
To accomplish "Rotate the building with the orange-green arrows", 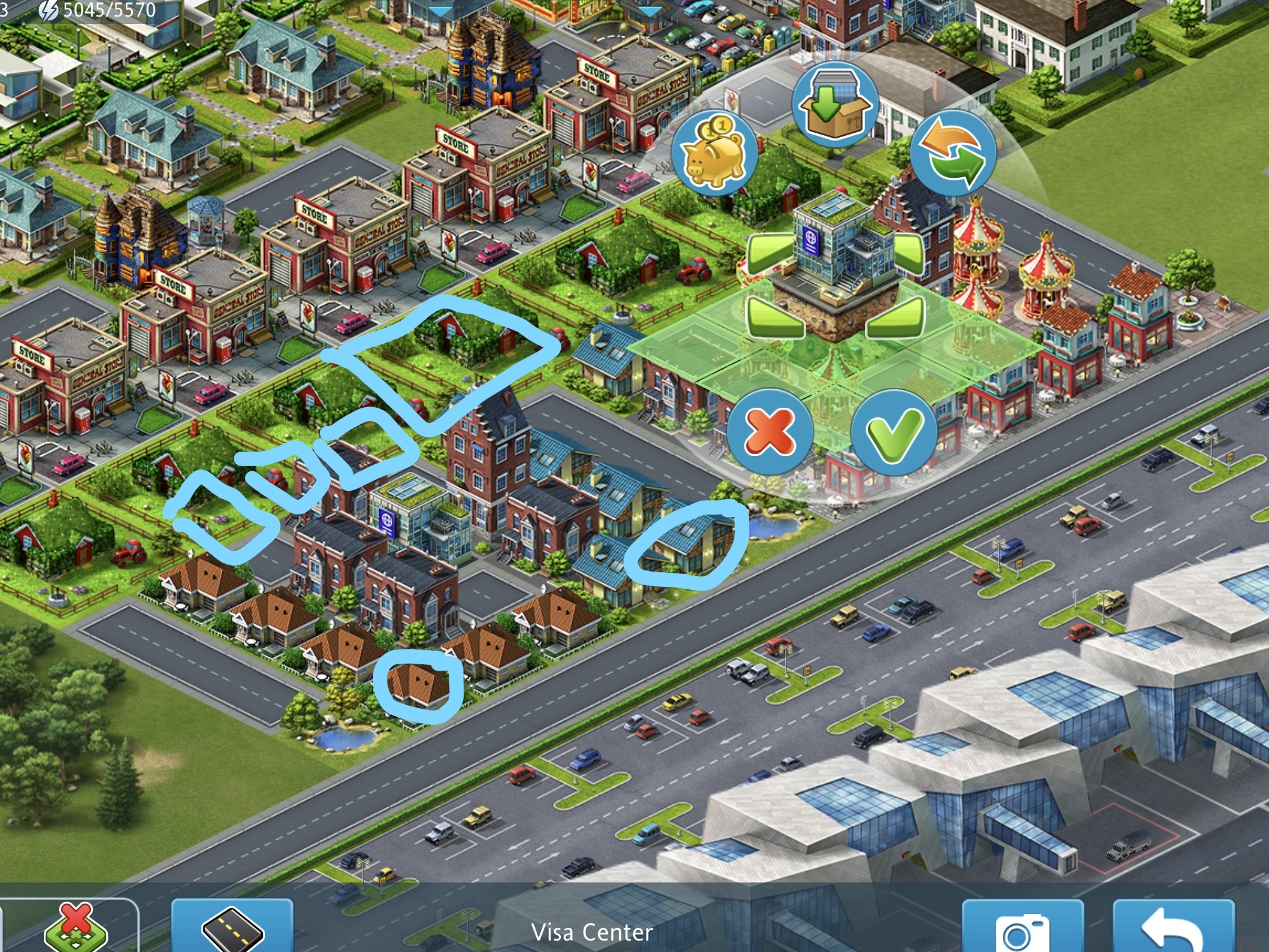I will [953, 153].
